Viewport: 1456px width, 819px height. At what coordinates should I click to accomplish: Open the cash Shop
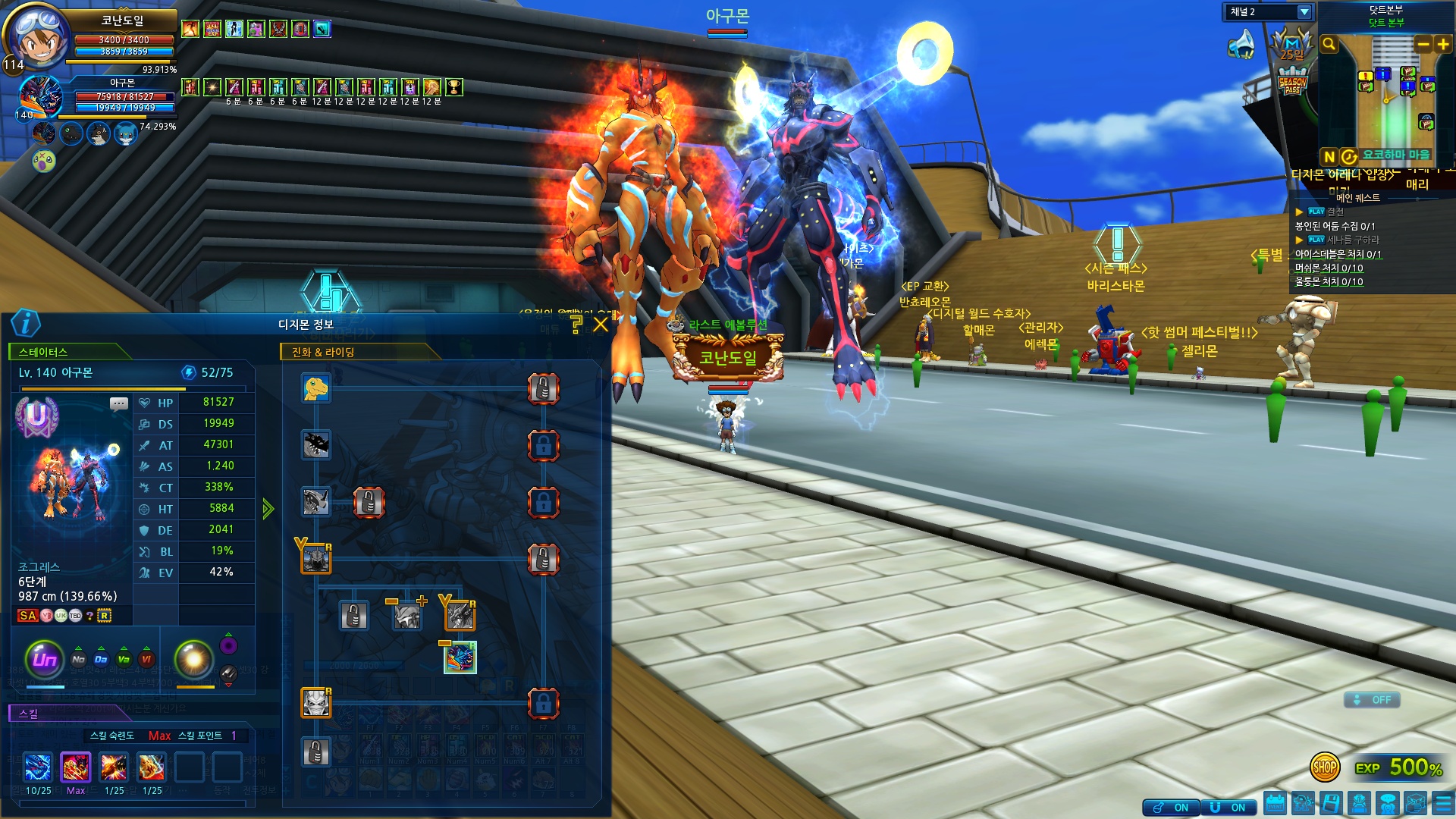(x=1324, y=767)
